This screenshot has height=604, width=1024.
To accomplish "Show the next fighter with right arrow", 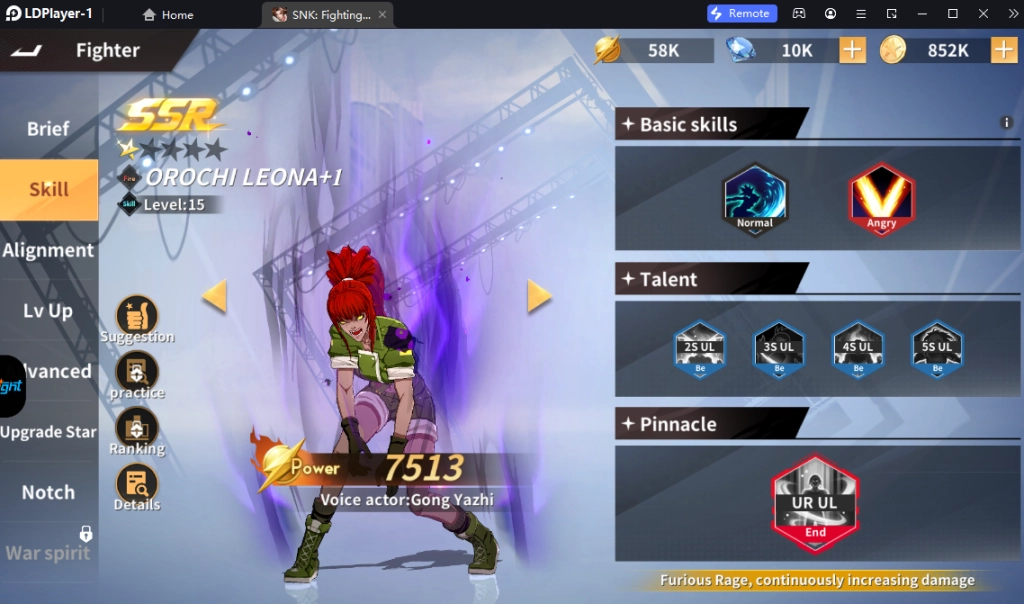I will pos(539,296).
